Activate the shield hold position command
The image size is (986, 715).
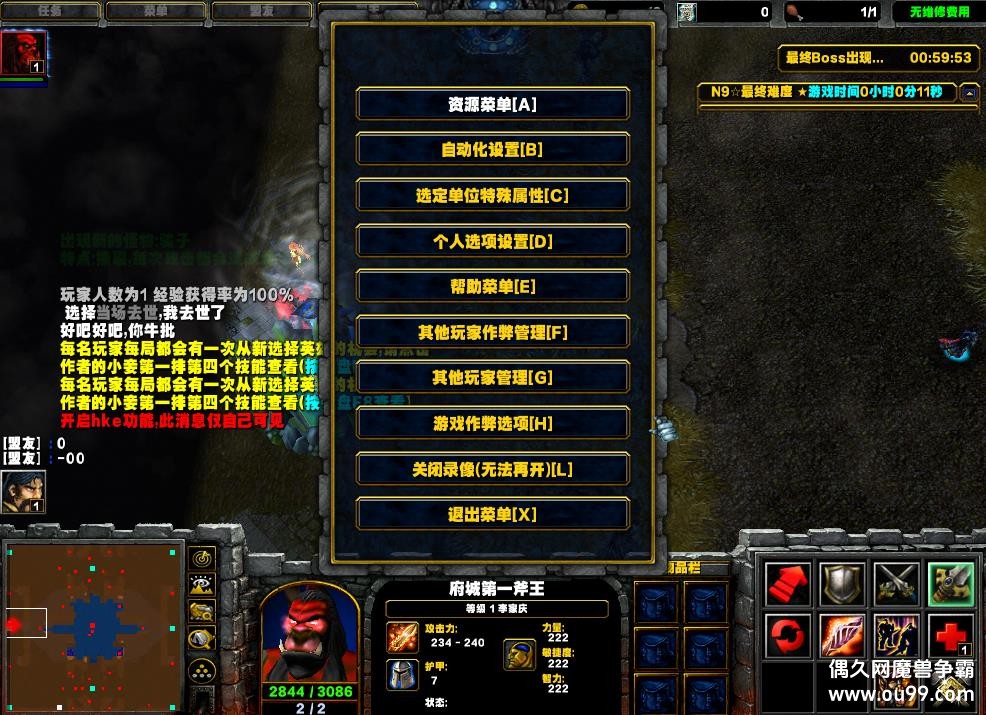[x=842, y=584]
